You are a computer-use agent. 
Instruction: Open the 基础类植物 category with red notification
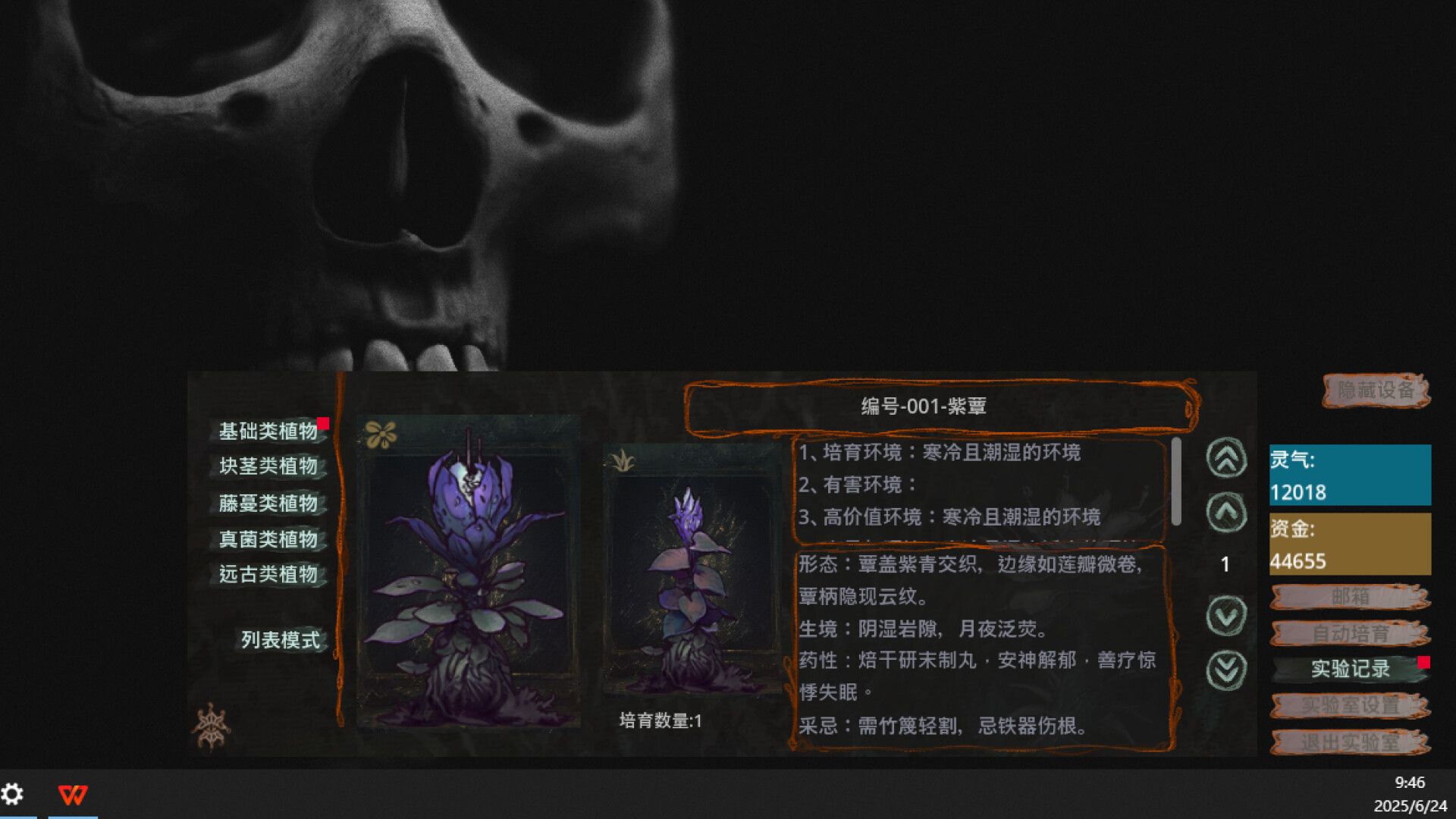269,430
